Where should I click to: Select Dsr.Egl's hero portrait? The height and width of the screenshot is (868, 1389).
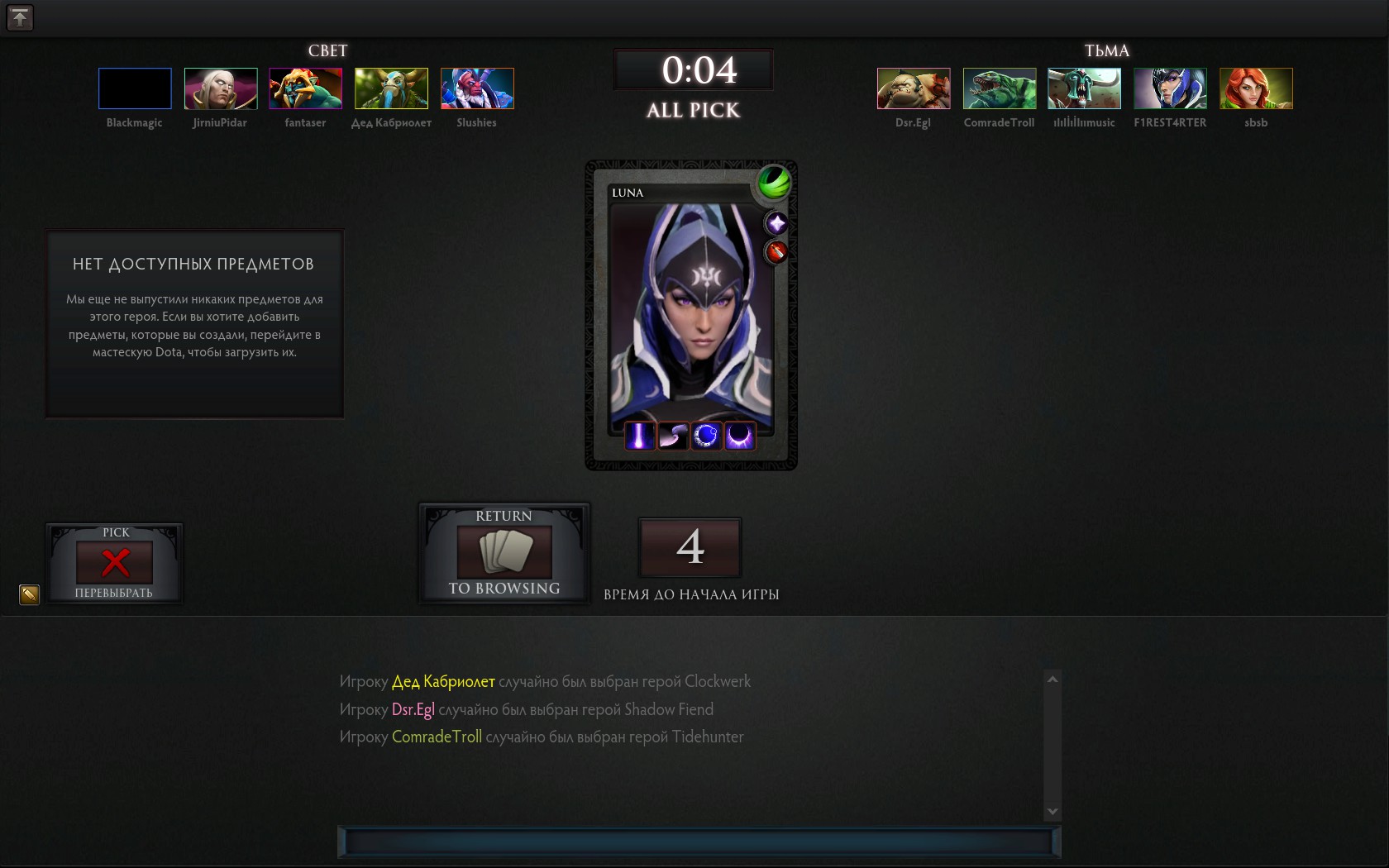[x=914, y=88]
